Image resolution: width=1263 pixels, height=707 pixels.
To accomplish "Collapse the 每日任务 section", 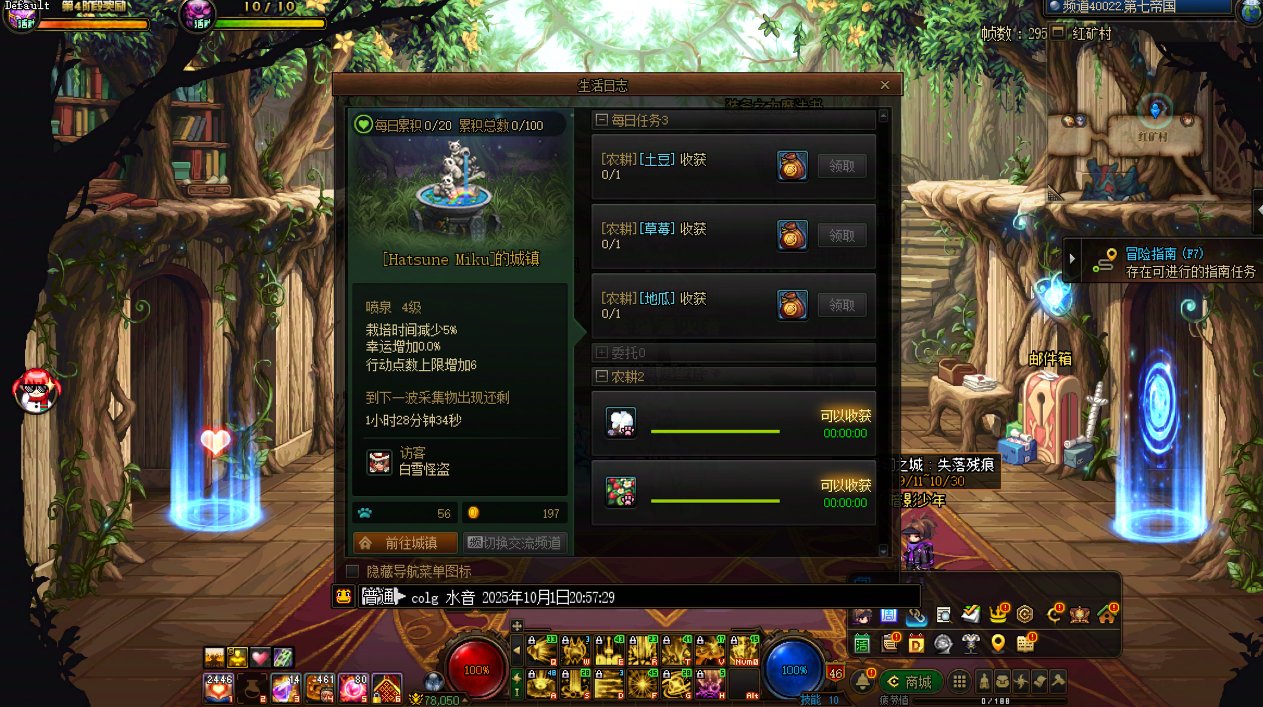I will click(602, 120).
